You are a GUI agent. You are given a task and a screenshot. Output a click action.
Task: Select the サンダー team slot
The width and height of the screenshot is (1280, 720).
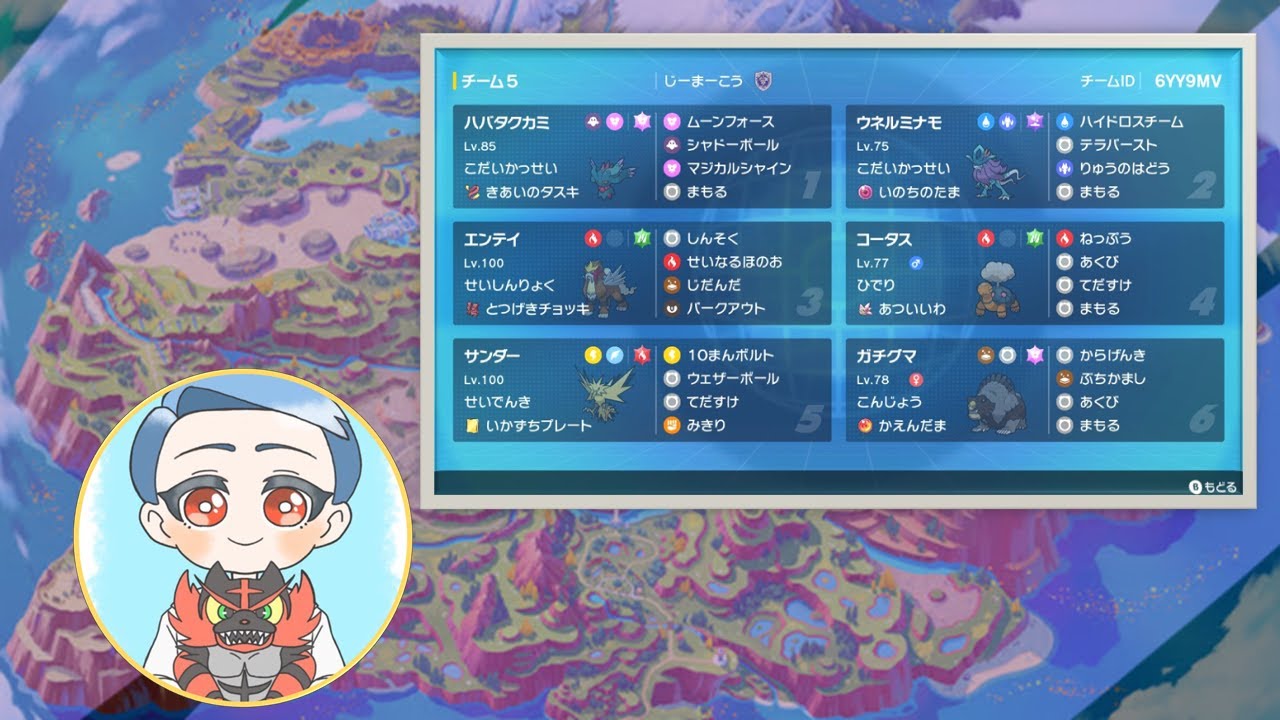(641, 390)
